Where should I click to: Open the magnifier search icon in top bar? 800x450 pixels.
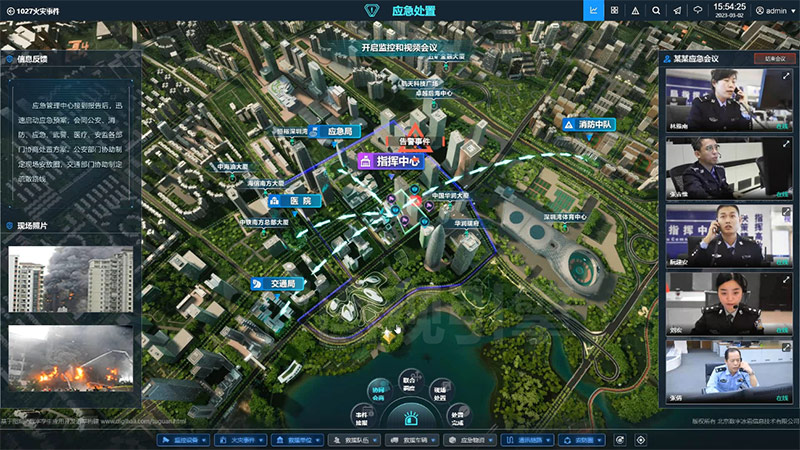tap(657, 11)
